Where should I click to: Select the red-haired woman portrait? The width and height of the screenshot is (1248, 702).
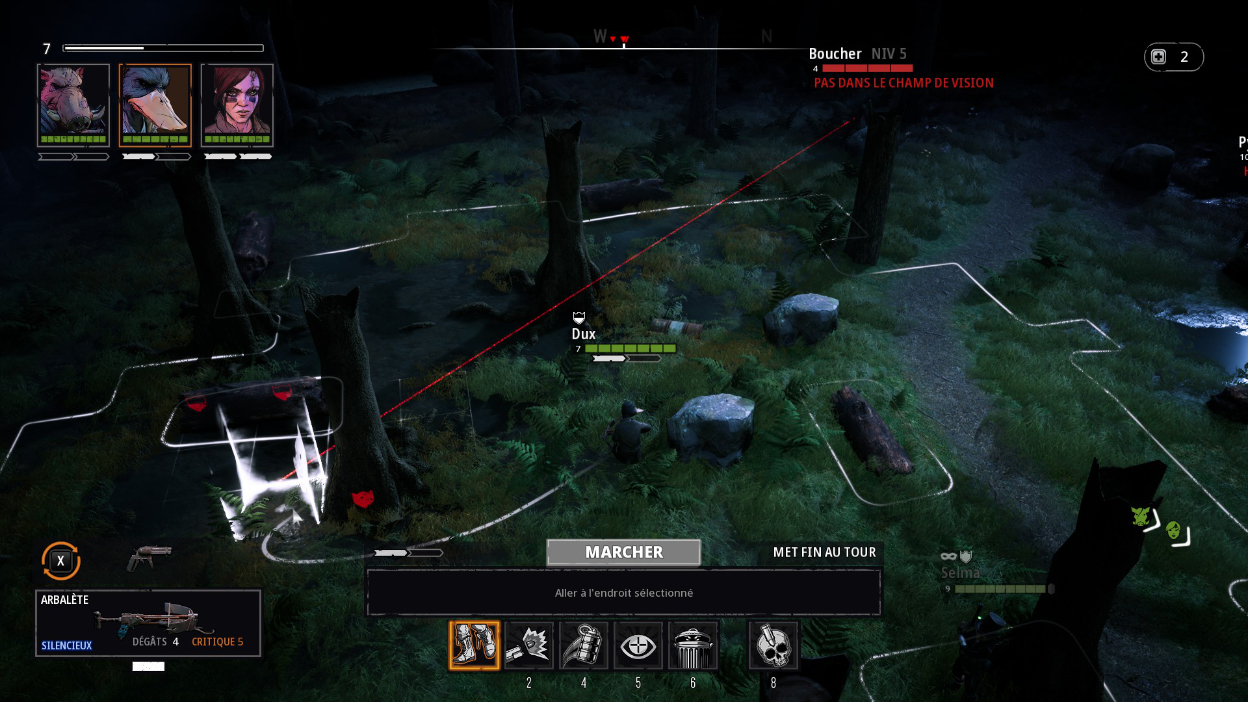pyautogui.click(x=237, y=100)
